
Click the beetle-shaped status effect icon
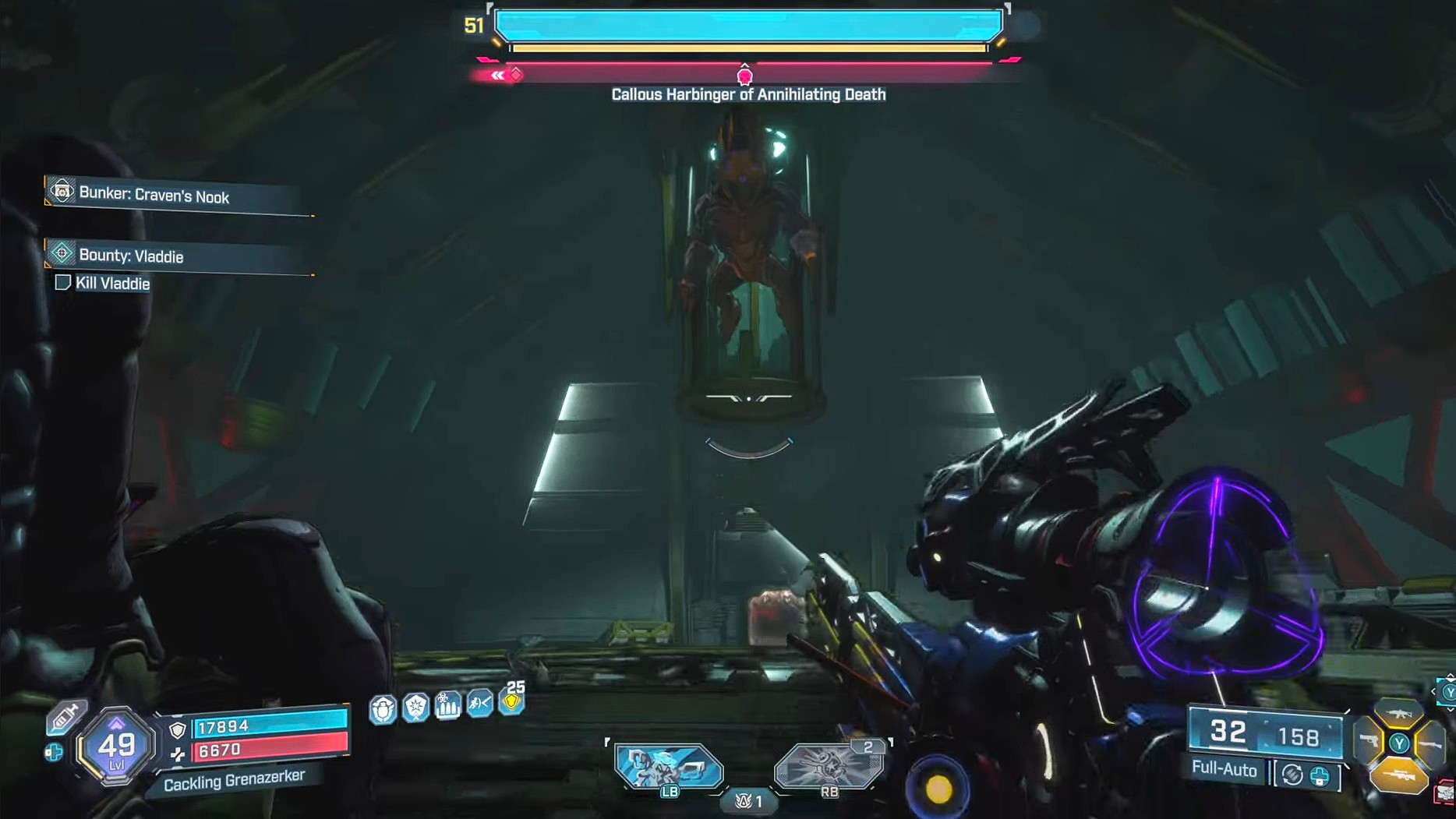tap(383, 709)
